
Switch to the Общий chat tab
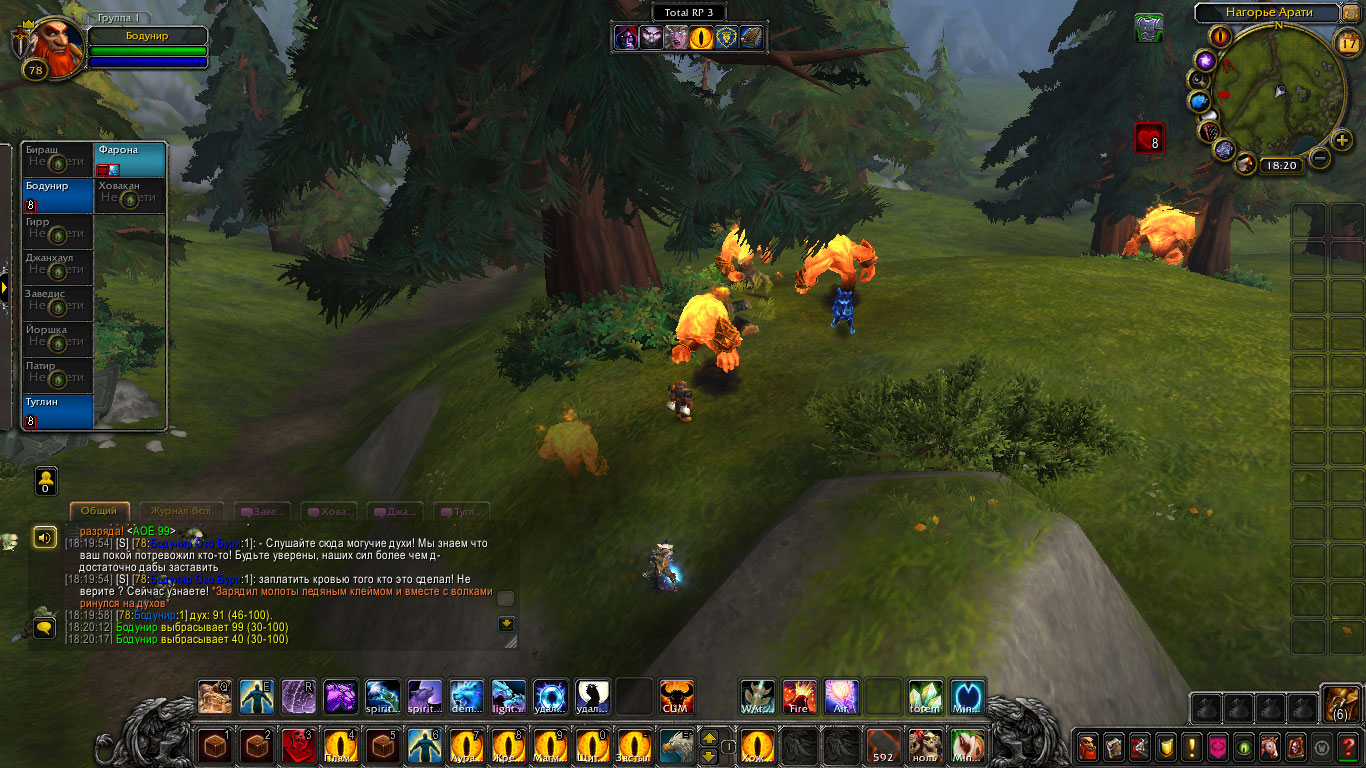tap(100, 511)
